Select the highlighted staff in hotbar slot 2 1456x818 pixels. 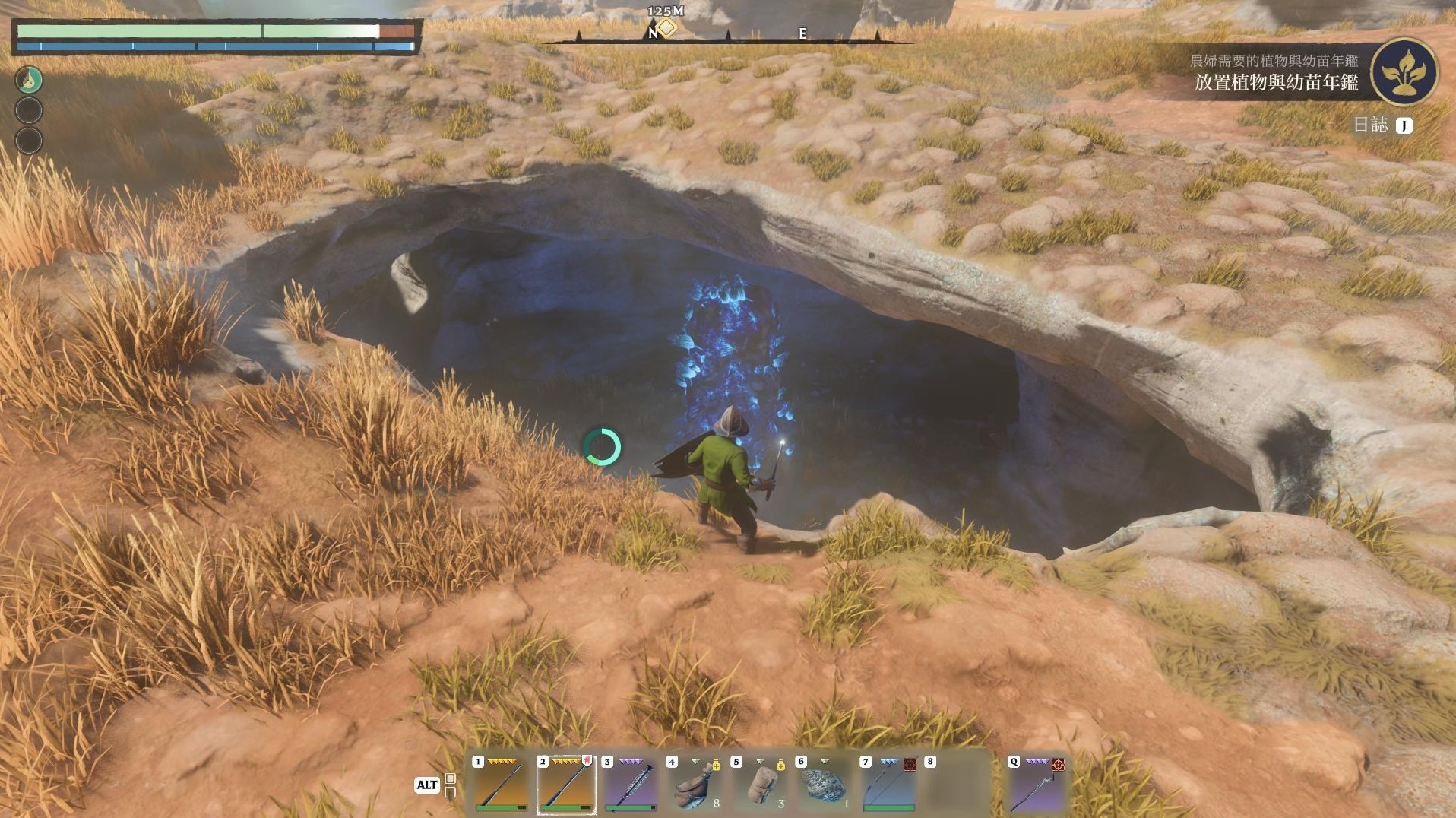[565, 785]
